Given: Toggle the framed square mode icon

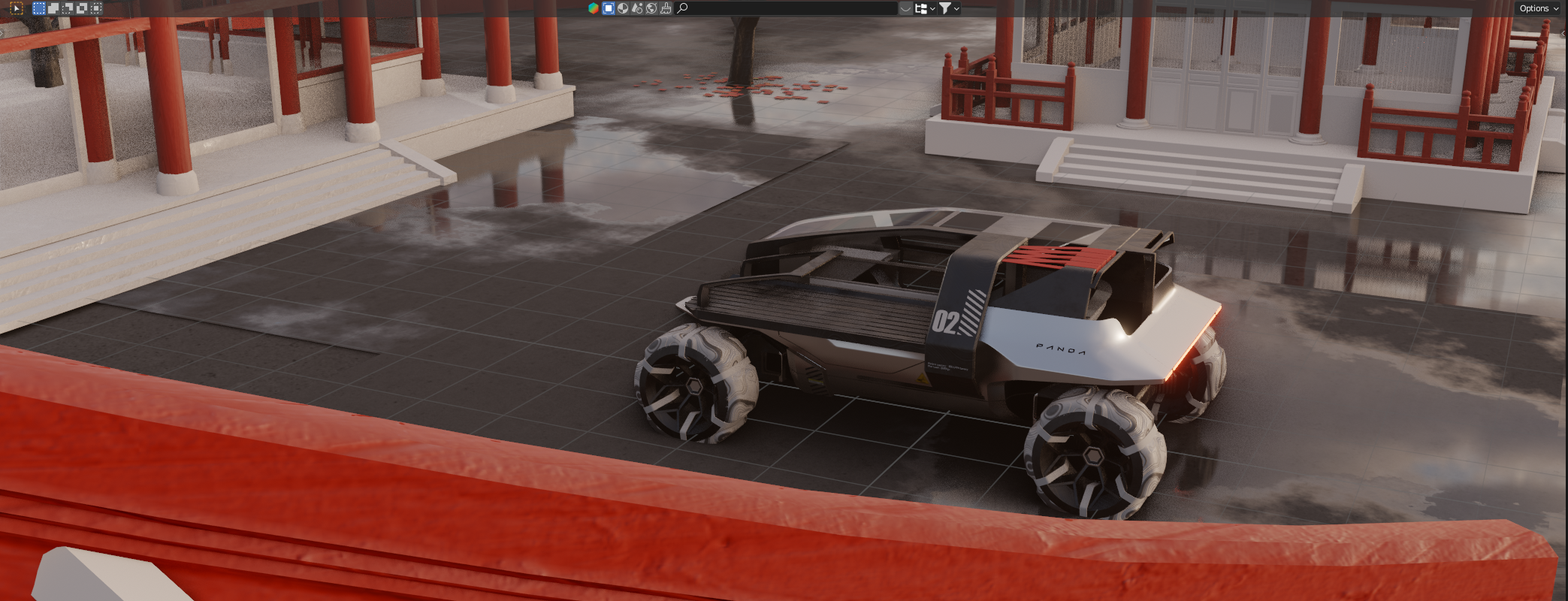Looking at the screenshot, I should [x=609, y=8].
